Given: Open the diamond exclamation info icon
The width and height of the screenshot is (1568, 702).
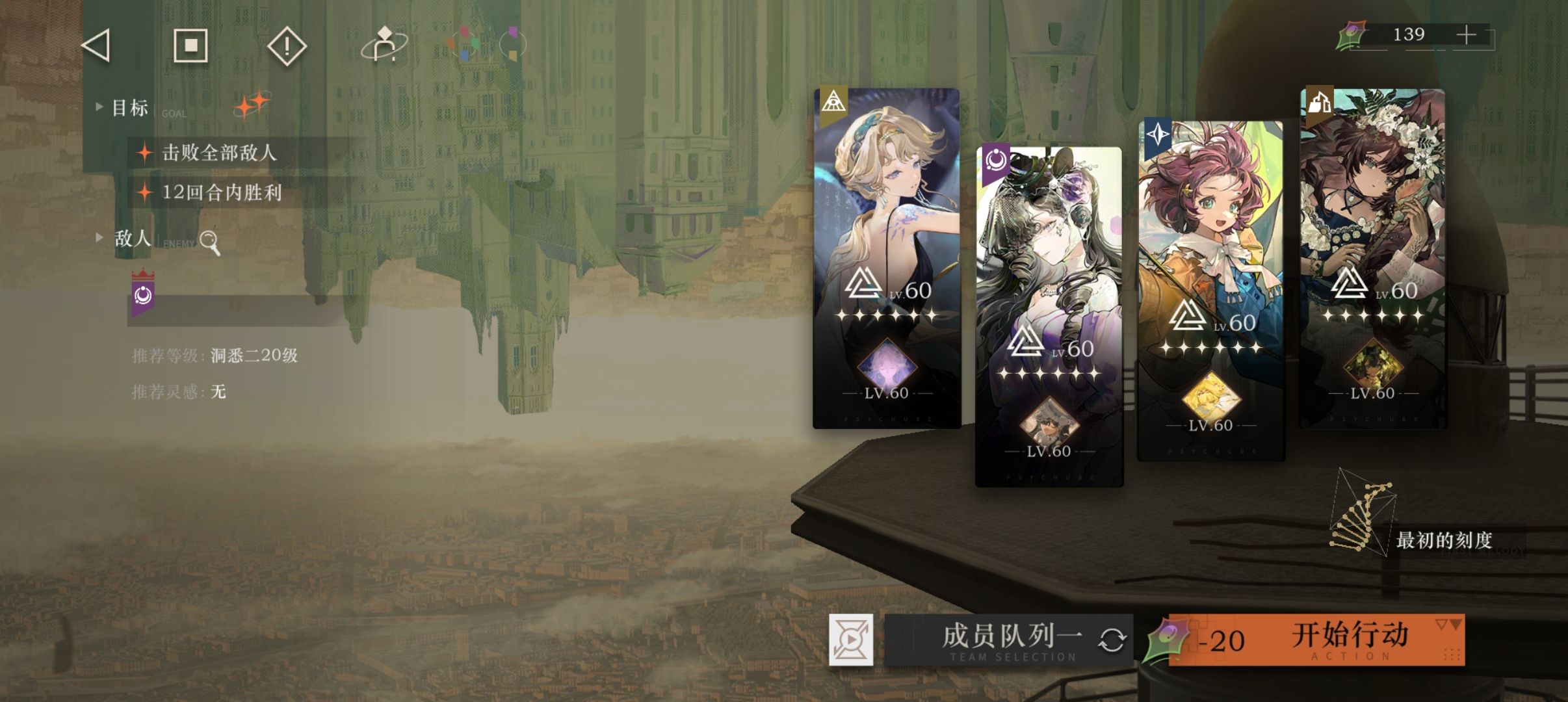Looking at the screenshot, I should pyautogui.click(x=287, y=46).
